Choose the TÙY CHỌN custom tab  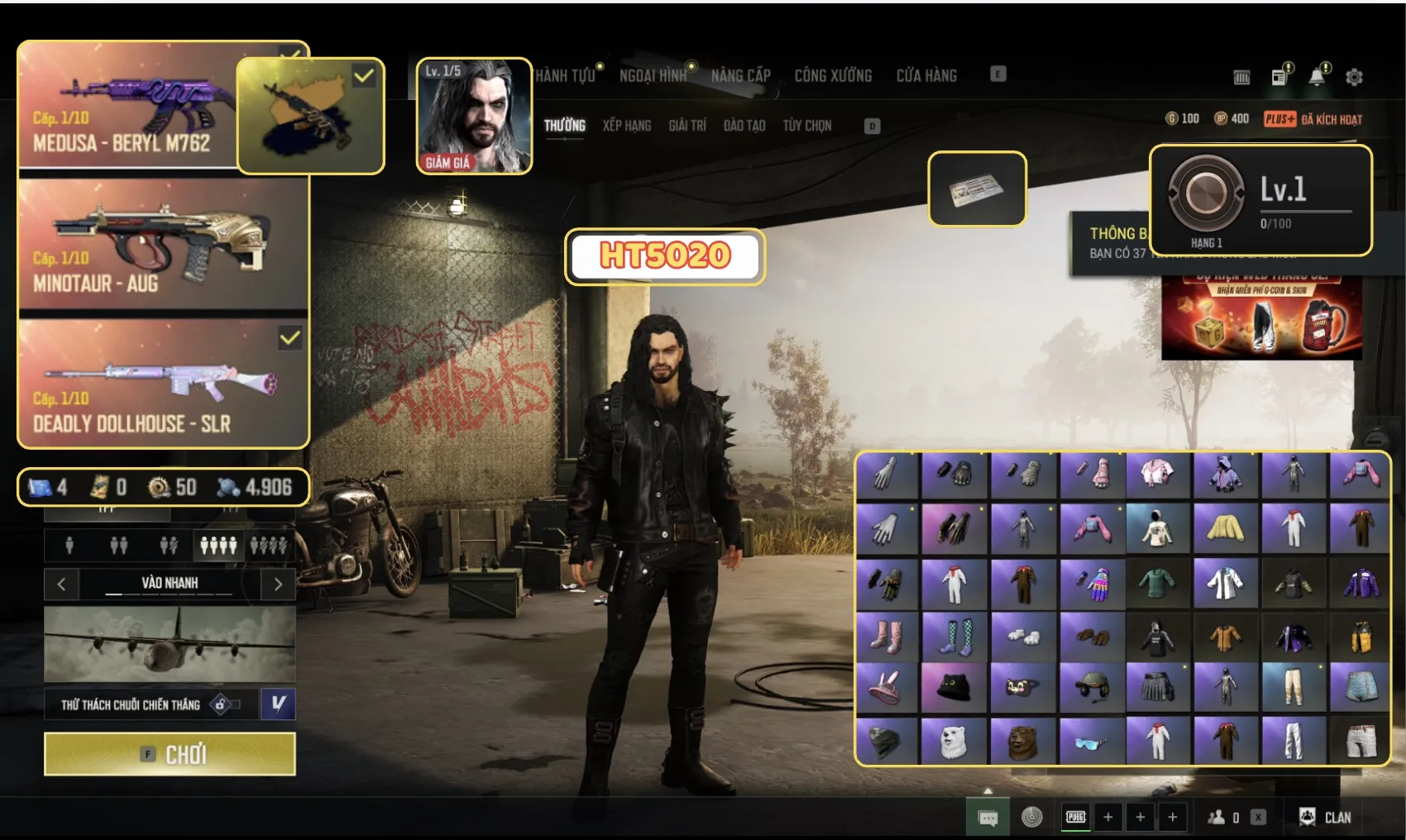tap(807, 126)
